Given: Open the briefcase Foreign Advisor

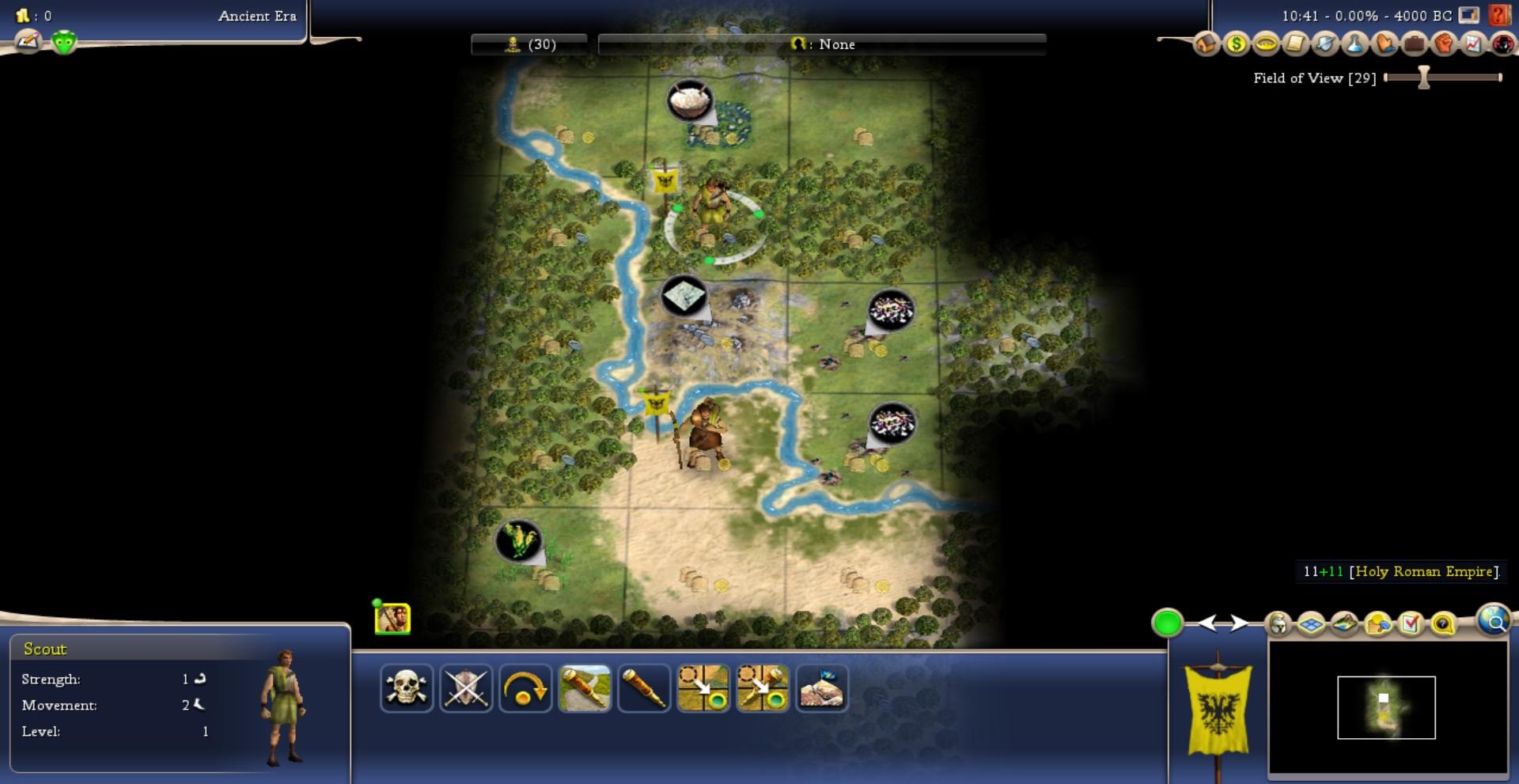Looking at the screenshot, I should 1415,44.
